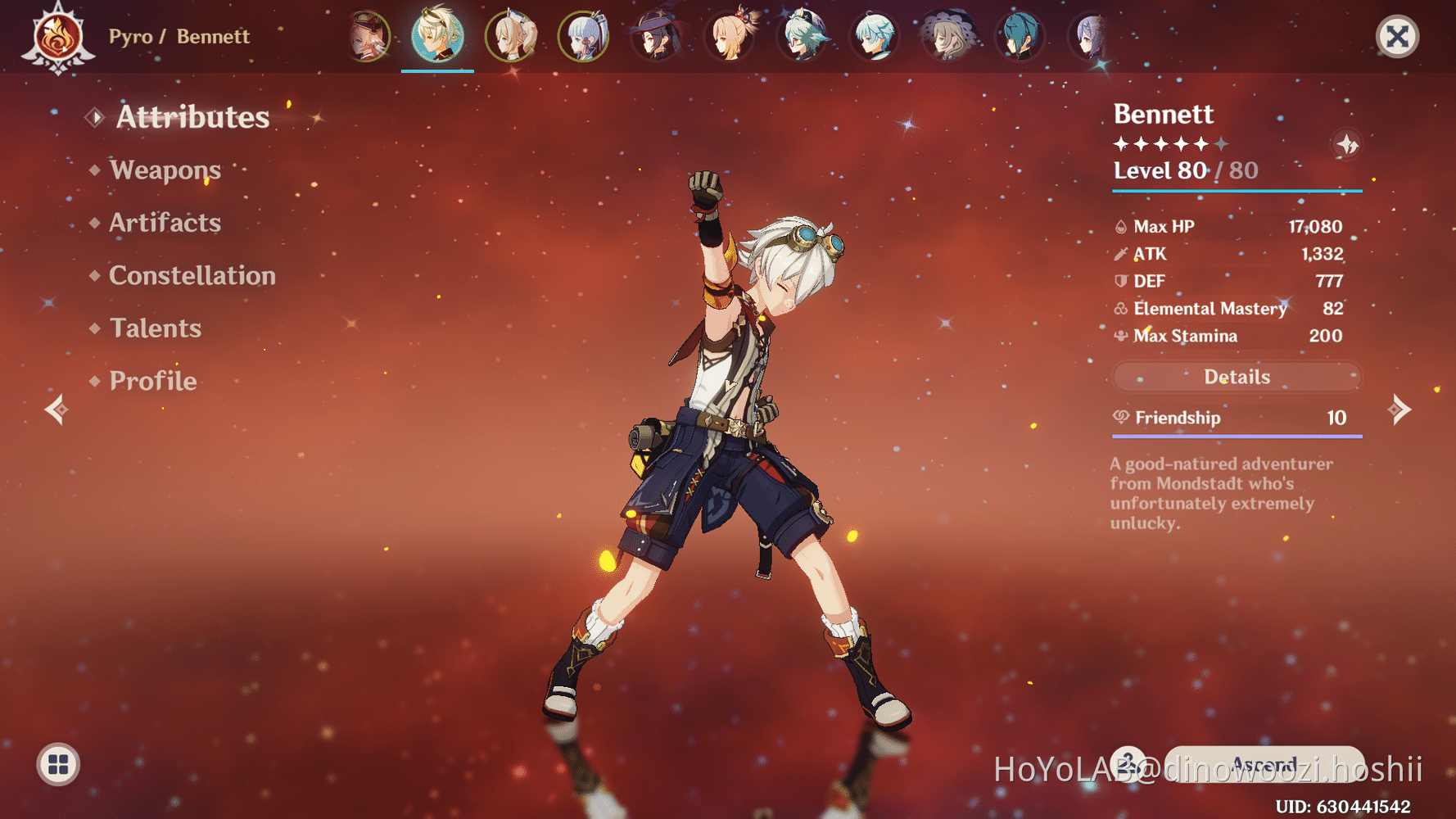Select the Friendship heart icon
Screen dimensions: 1456x819
pos(1120,418)
